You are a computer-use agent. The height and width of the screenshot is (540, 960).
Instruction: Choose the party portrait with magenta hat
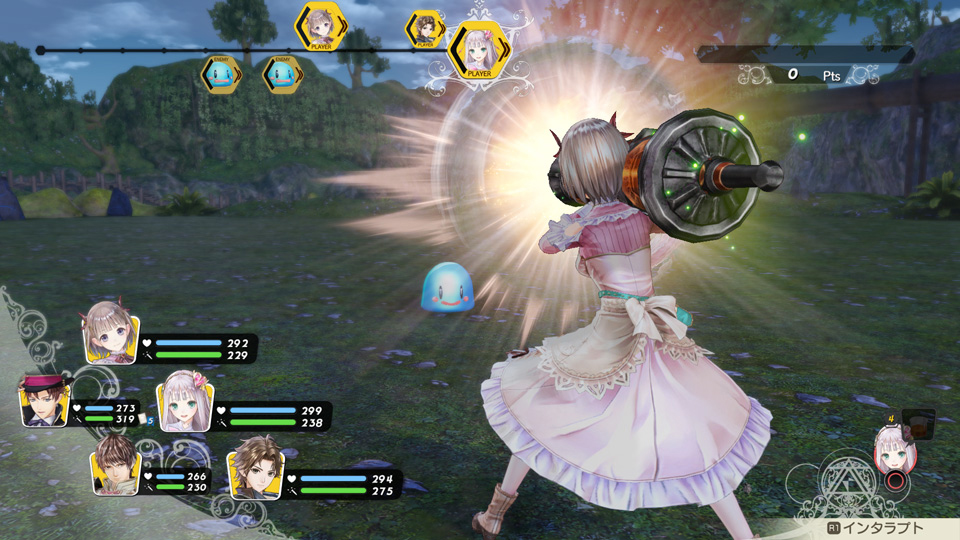point(44,402)
